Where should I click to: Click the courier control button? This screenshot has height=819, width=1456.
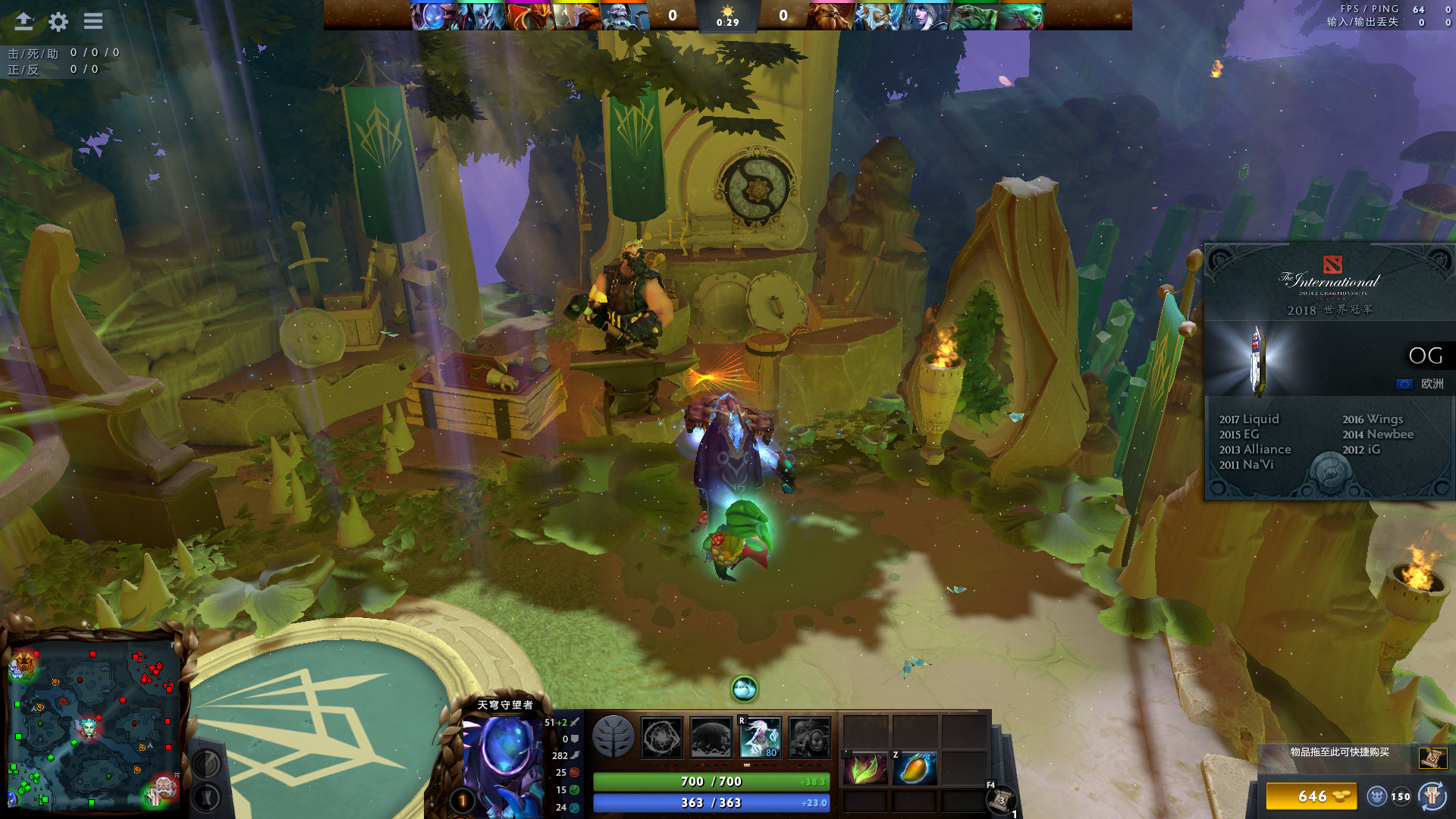click(x=1432, y=796)
